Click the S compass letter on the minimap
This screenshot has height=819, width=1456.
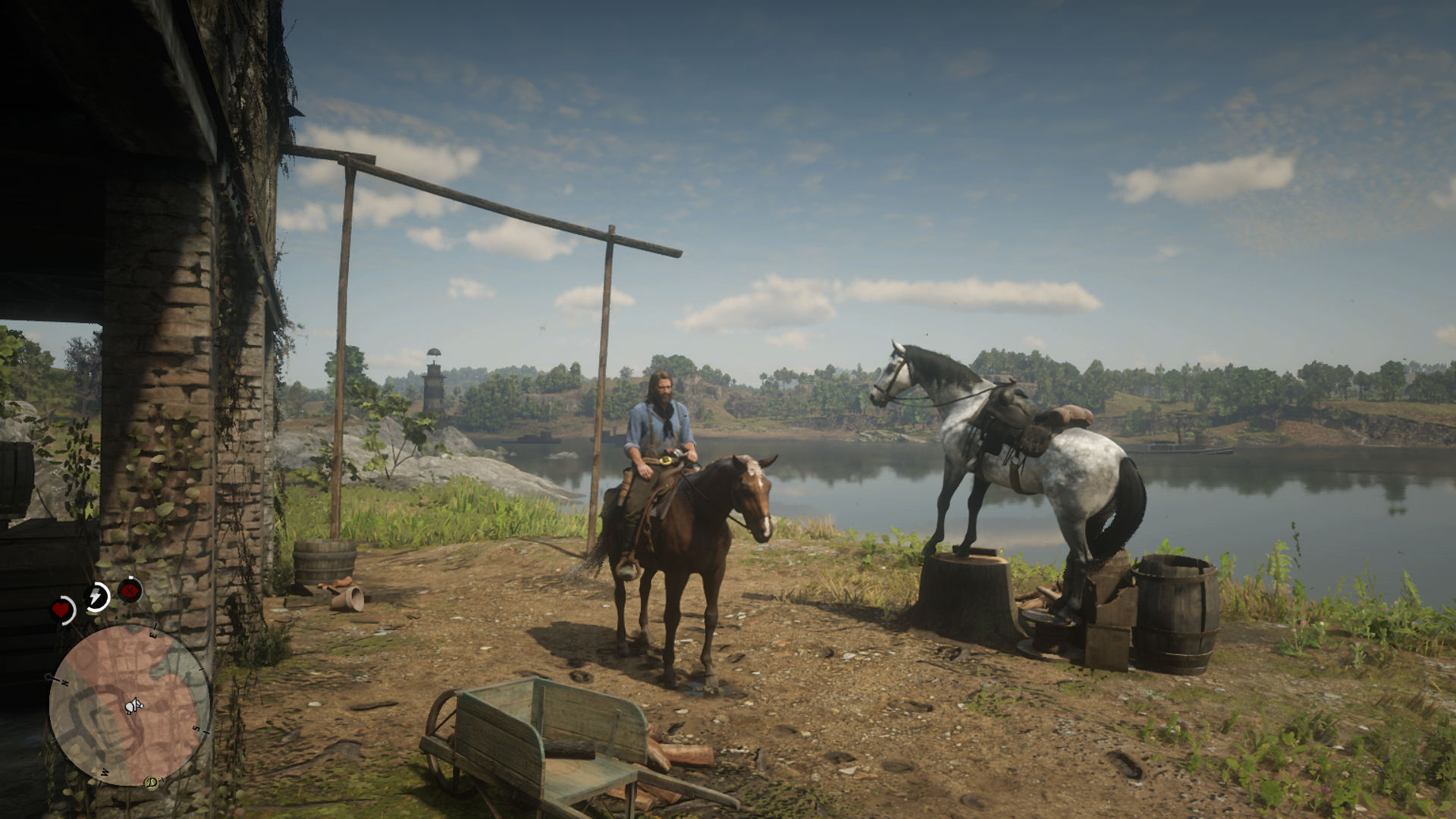click(x=196, y=728)
